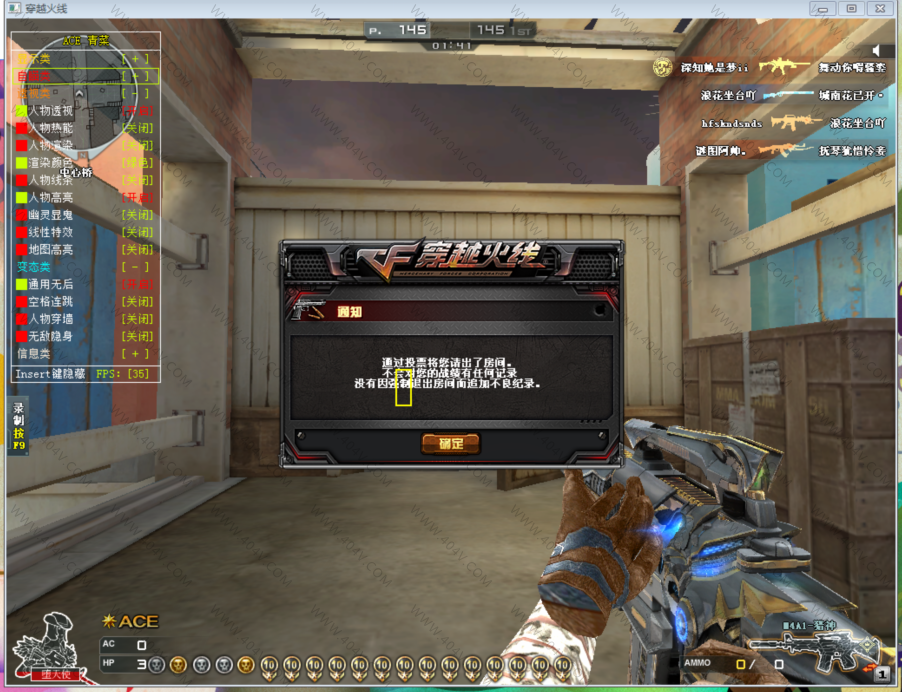Click the speaker icon near the kill feed
The image size is (902, 692).
coord(877,50)
